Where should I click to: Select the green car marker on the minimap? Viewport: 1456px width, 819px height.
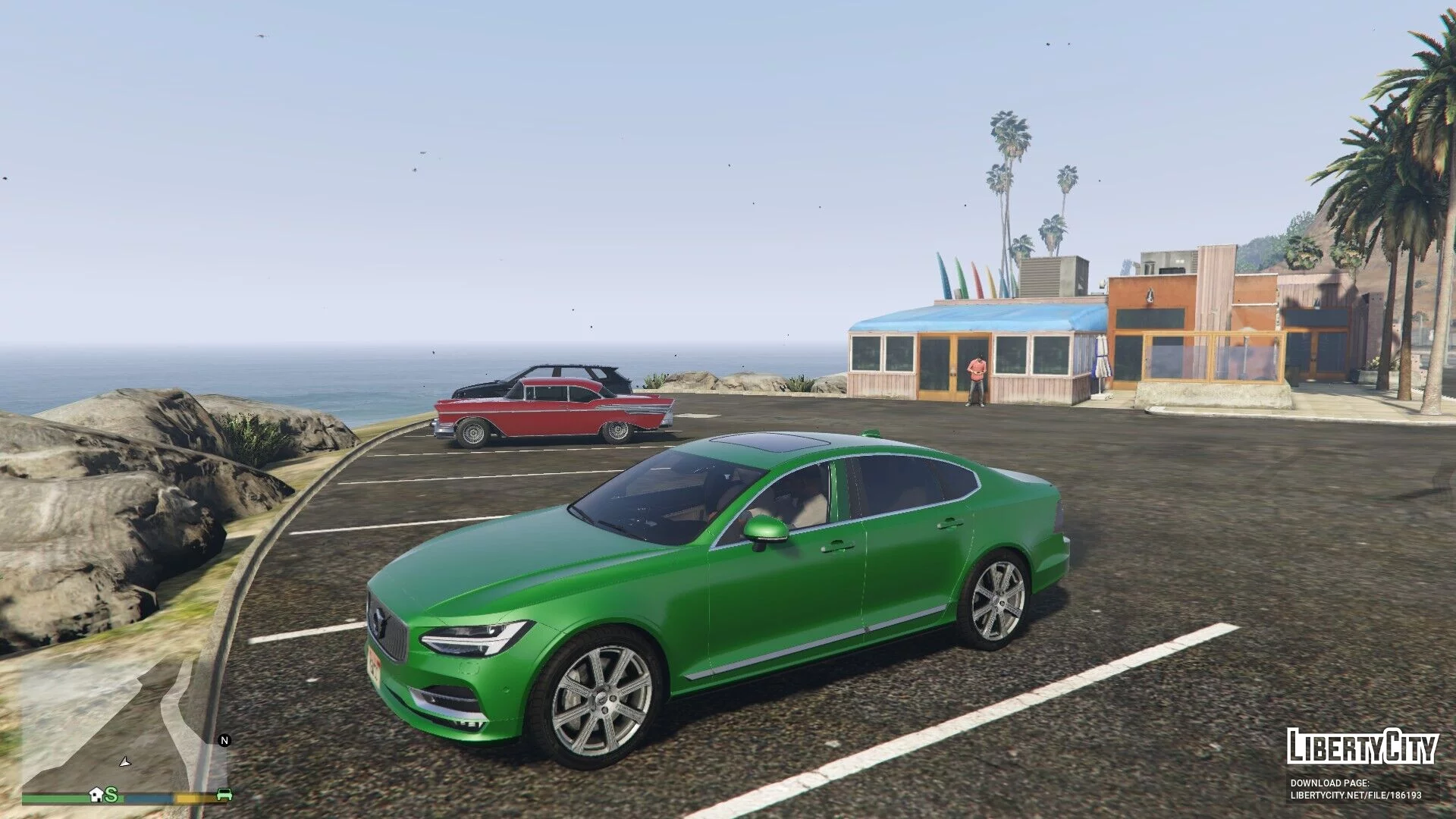point(224,795)
